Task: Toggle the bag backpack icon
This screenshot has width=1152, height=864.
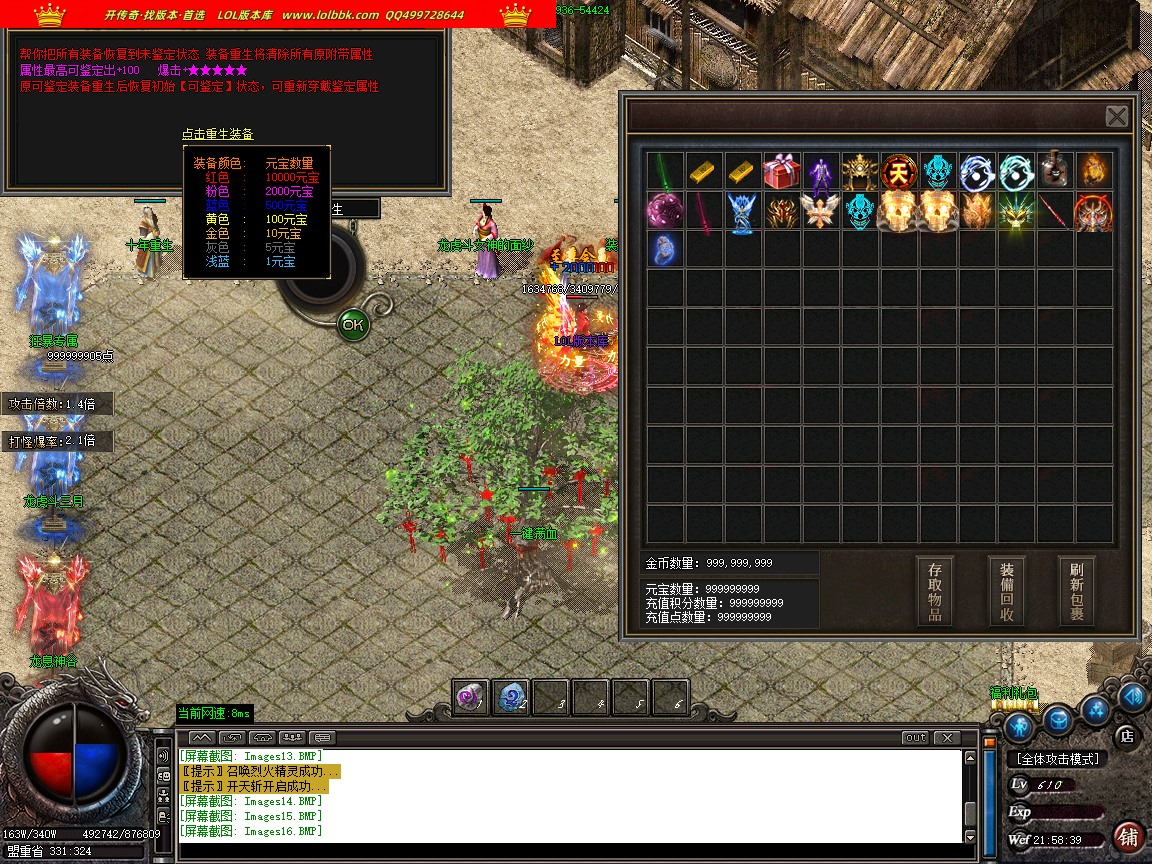Action: 1058,719
